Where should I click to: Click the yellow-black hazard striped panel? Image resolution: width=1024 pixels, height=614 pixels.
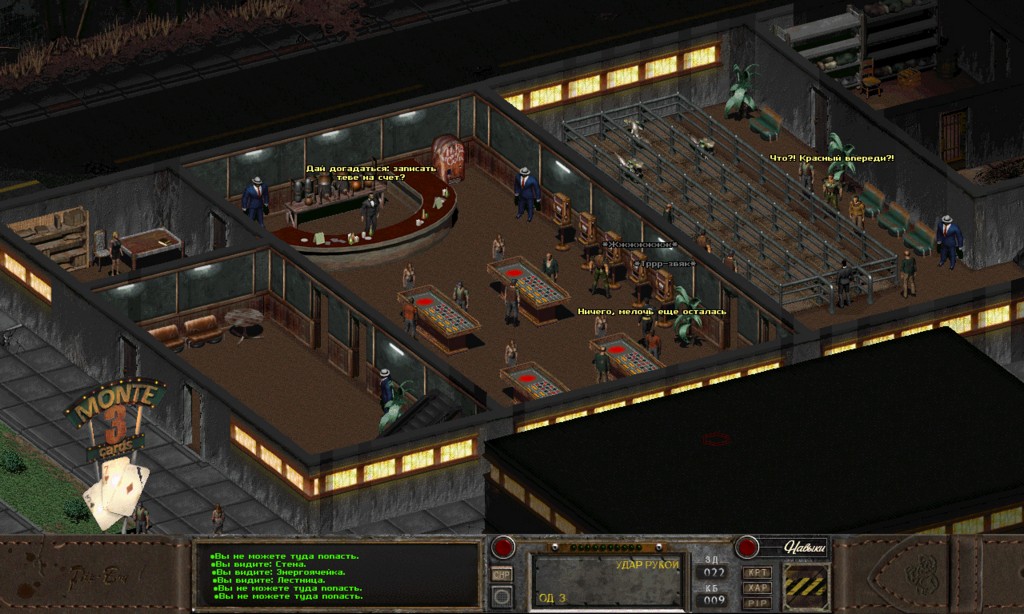806,586
